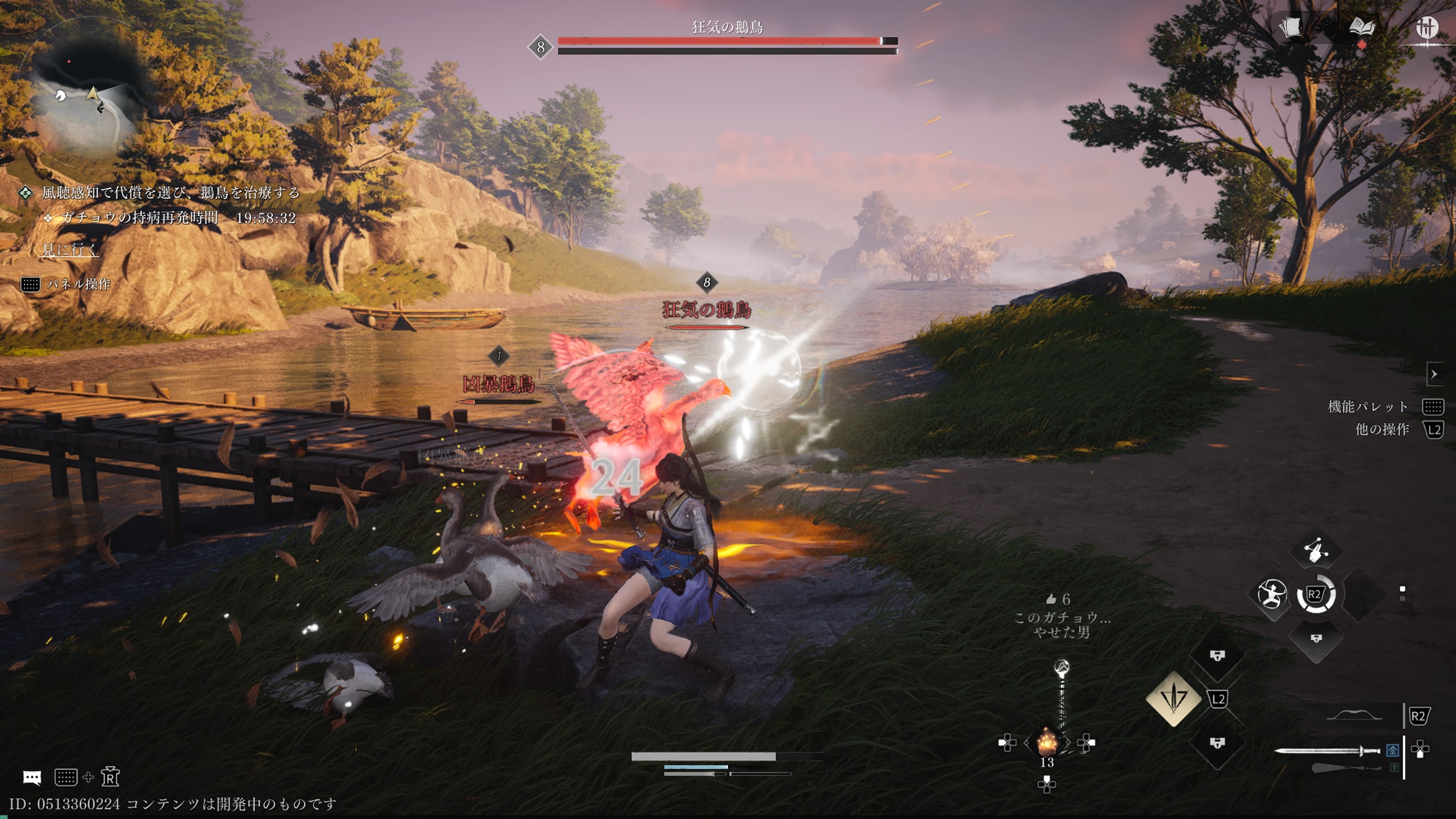Open the chat speech bubble icon
The height and width of the screenshot is (819, 1456).
click(x=31, y=778)
